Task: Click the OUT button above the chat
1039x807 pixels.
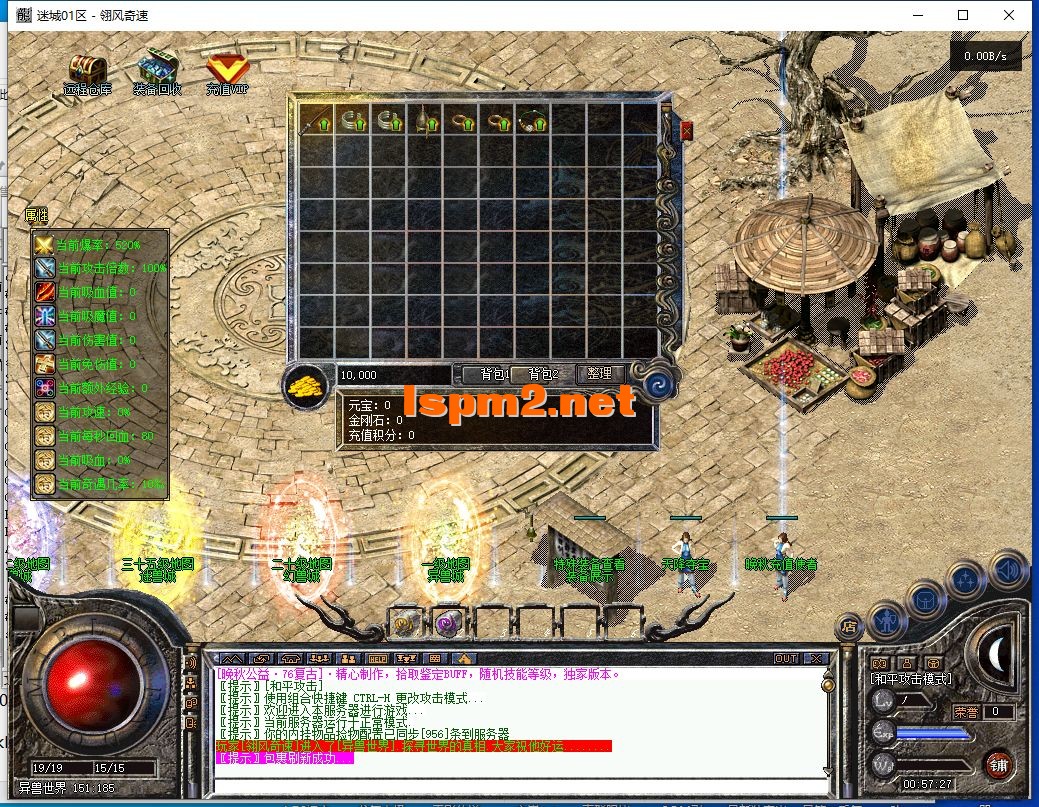Action: point(786,658)
